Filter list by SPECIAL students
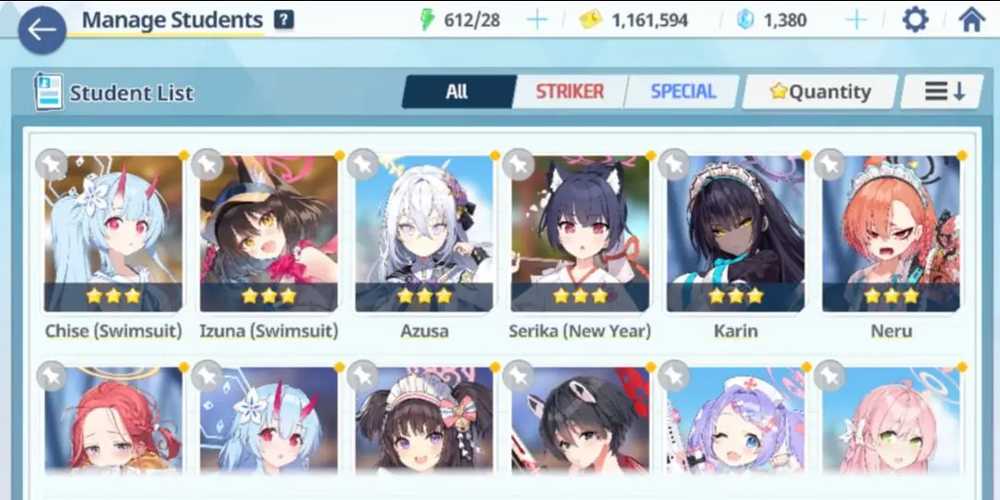This screenshot has width=1000, height=500. [x=683, y=92]
